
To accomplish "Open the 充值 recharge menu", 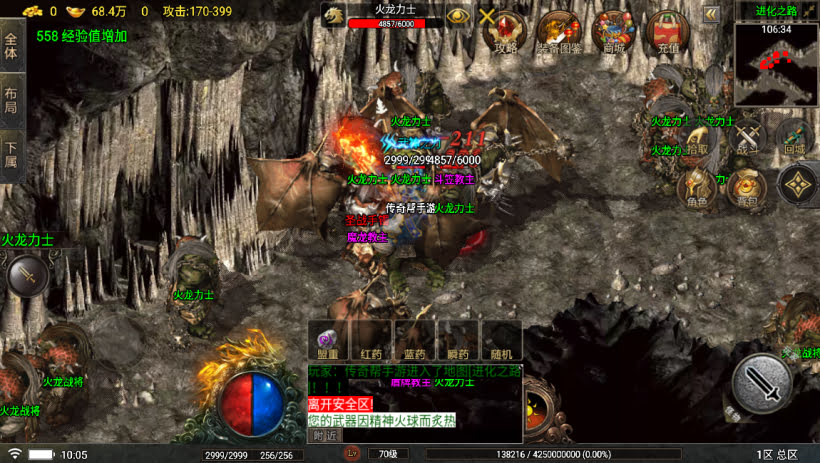I will point(668,32).
